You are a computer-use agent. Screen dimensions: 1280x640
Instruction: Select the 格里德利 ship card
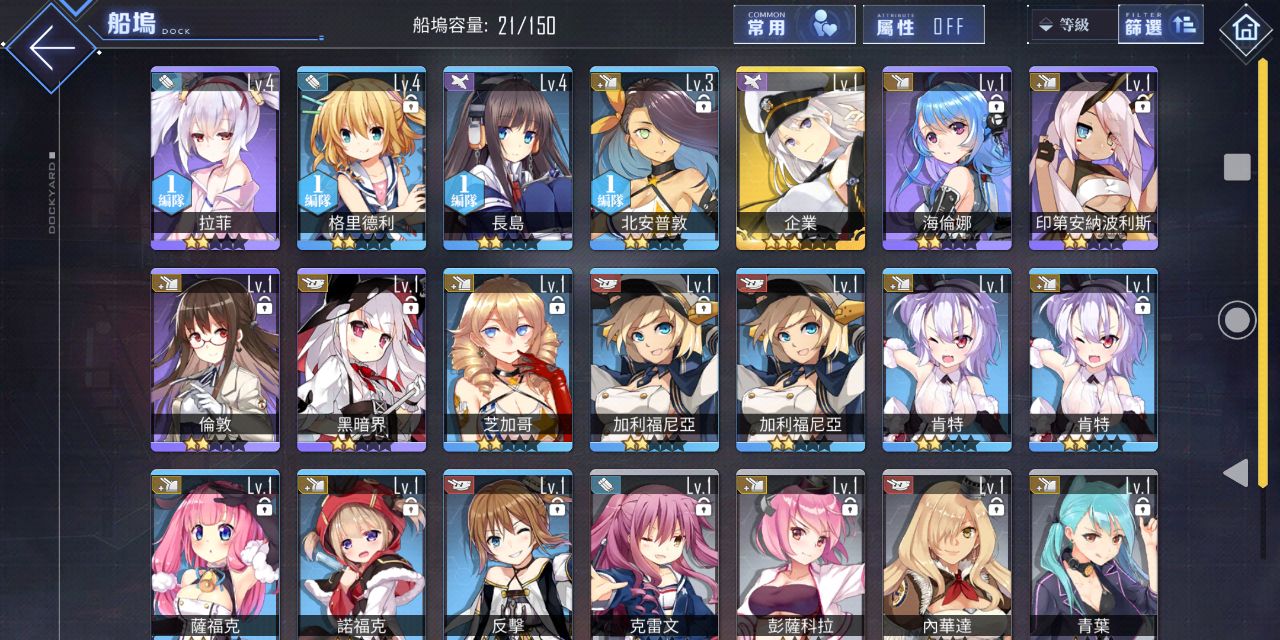361,157
